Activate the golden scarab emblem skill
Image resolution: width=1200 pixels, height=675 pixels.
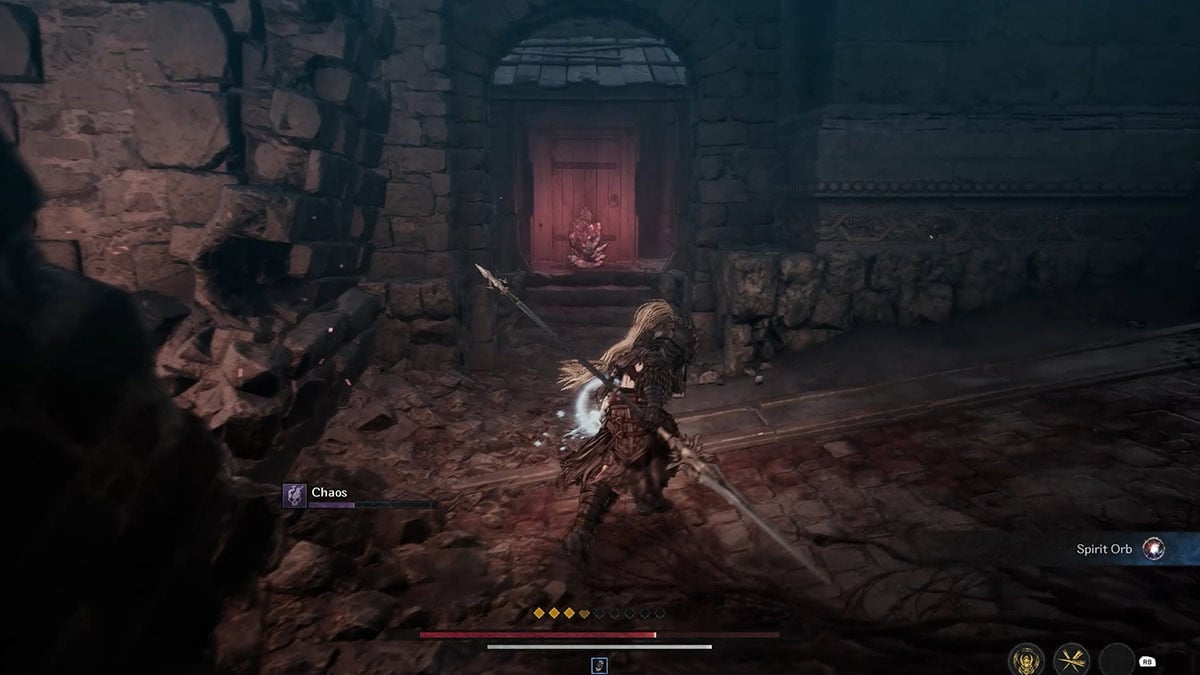click(1026, 660)
